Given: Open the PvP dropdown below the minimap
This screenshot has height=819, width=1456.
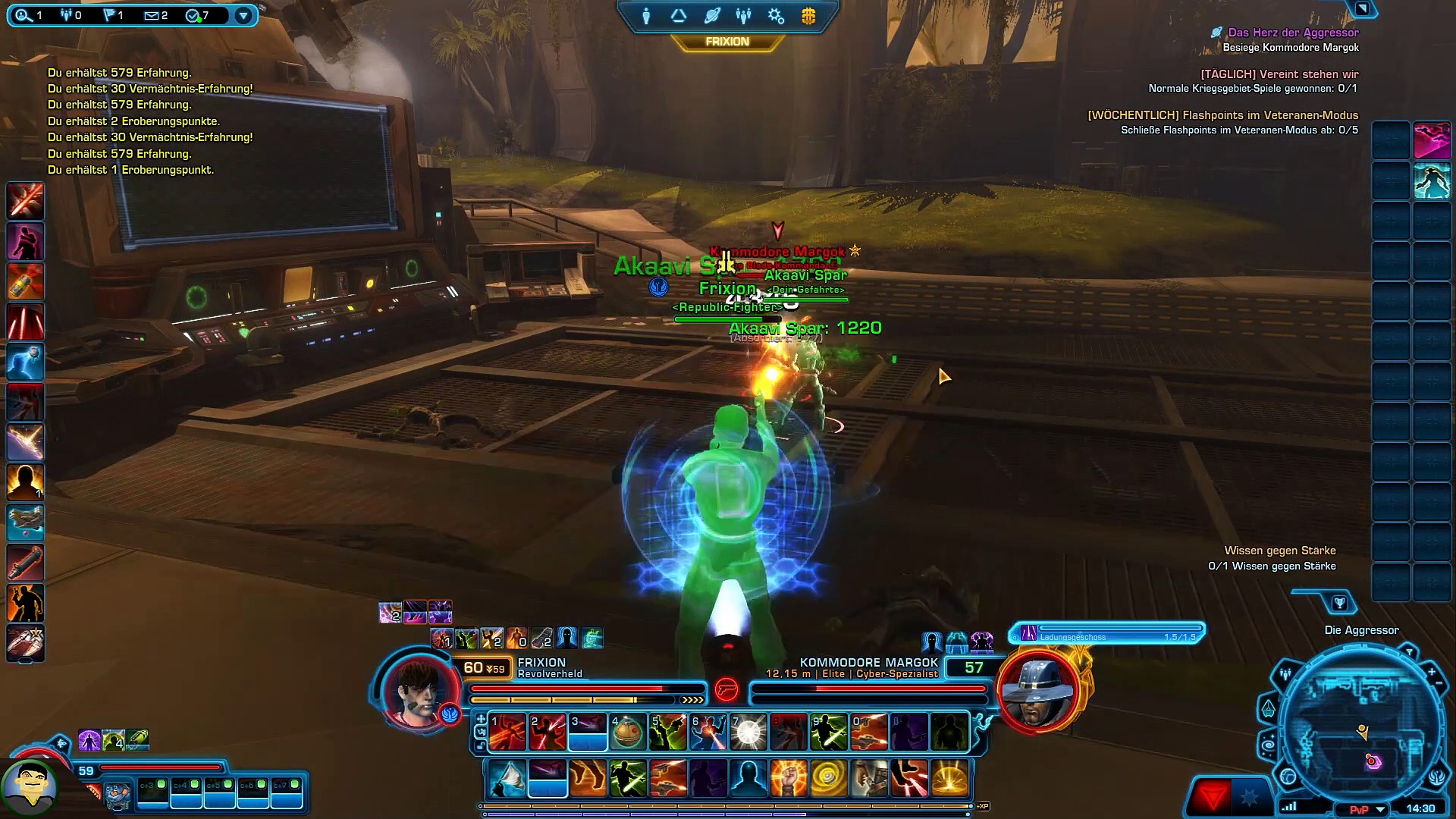Looking at the screenshot, I should coord(1381,809).
